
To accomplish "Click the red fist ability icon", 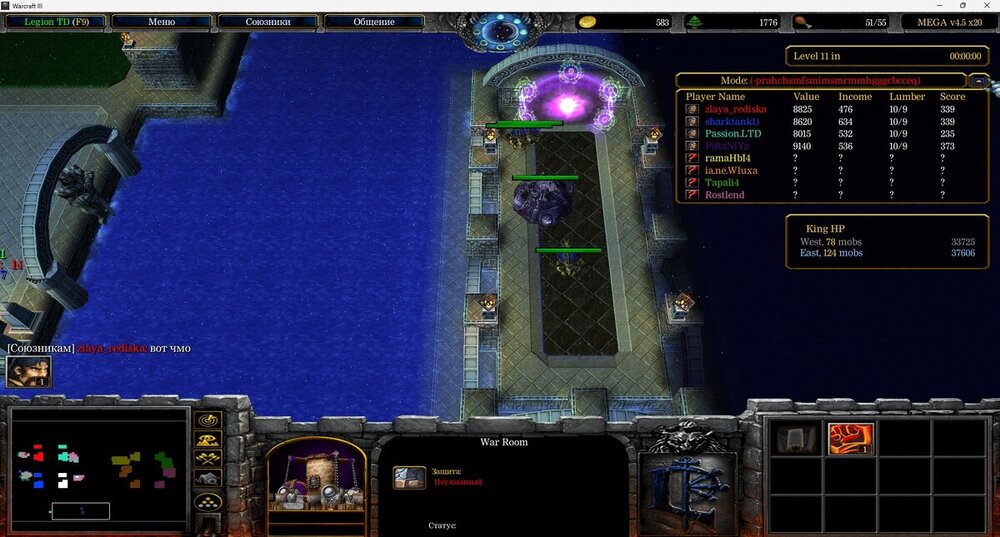I will (x=851, y=439).
